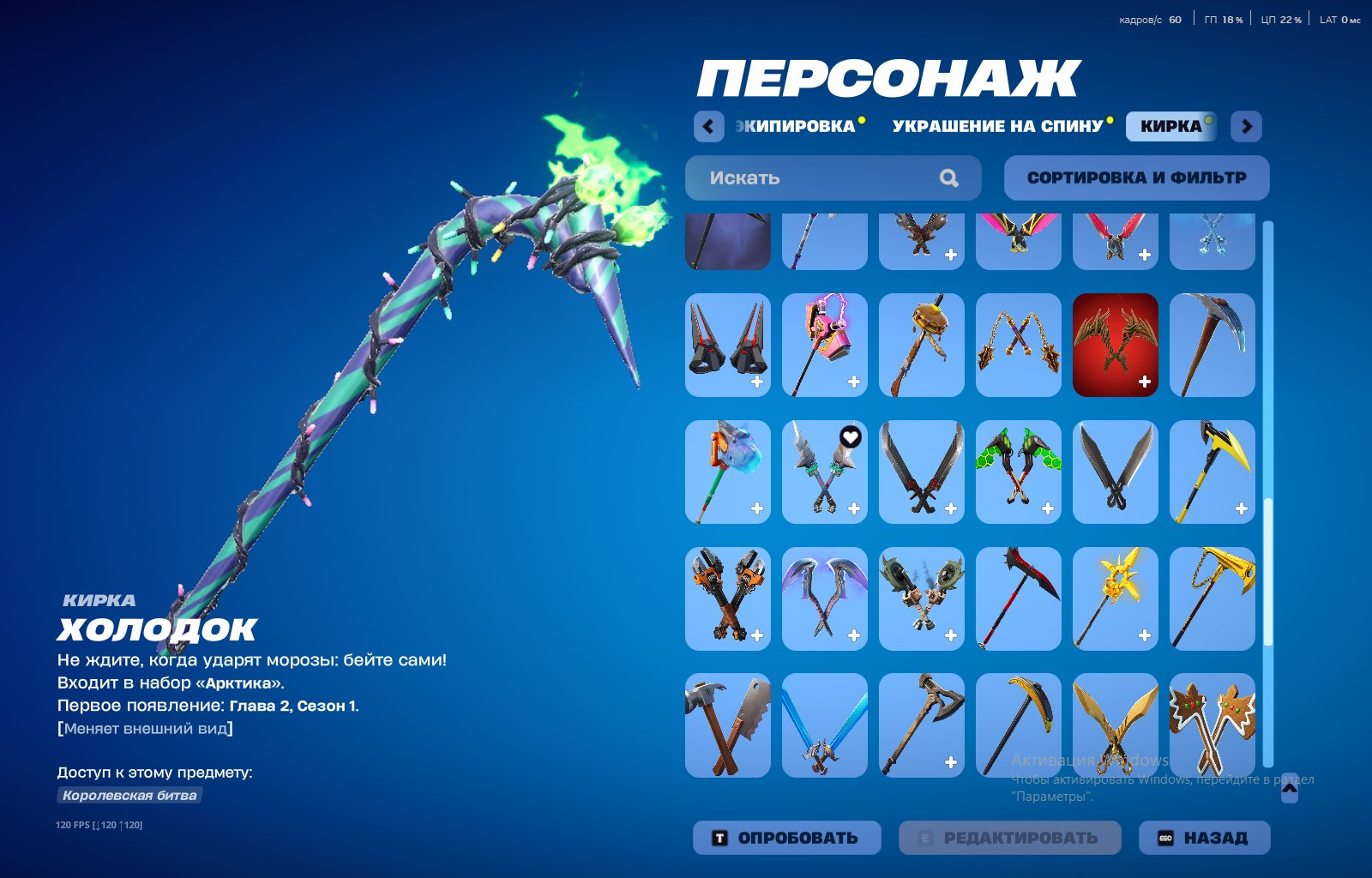This screenshot has height=878, width=1372.
Task: Go back a category using the left arrow chevron
Action: 707,126
